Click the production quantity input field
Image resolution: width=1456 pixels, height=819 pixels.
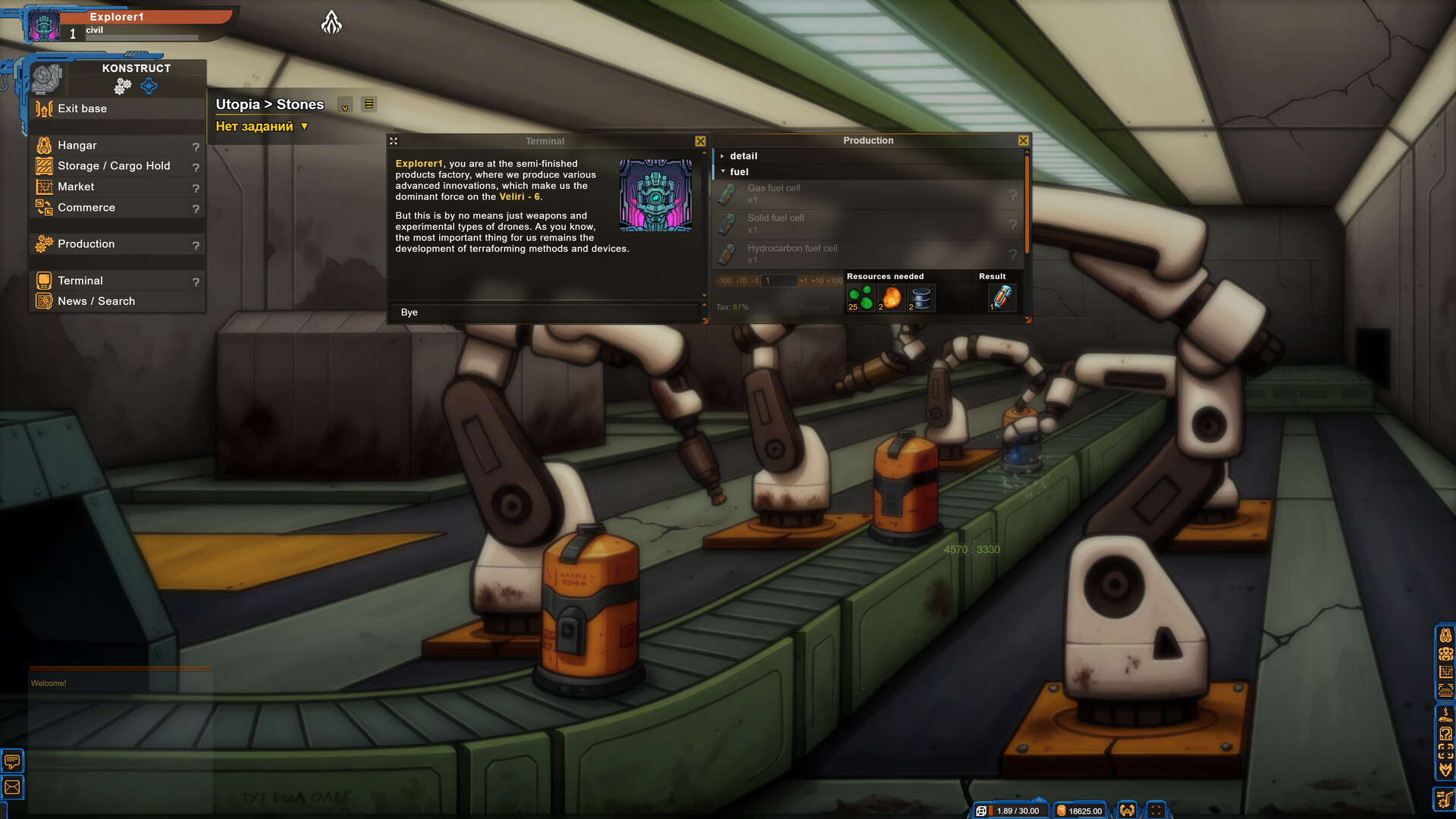780,281
